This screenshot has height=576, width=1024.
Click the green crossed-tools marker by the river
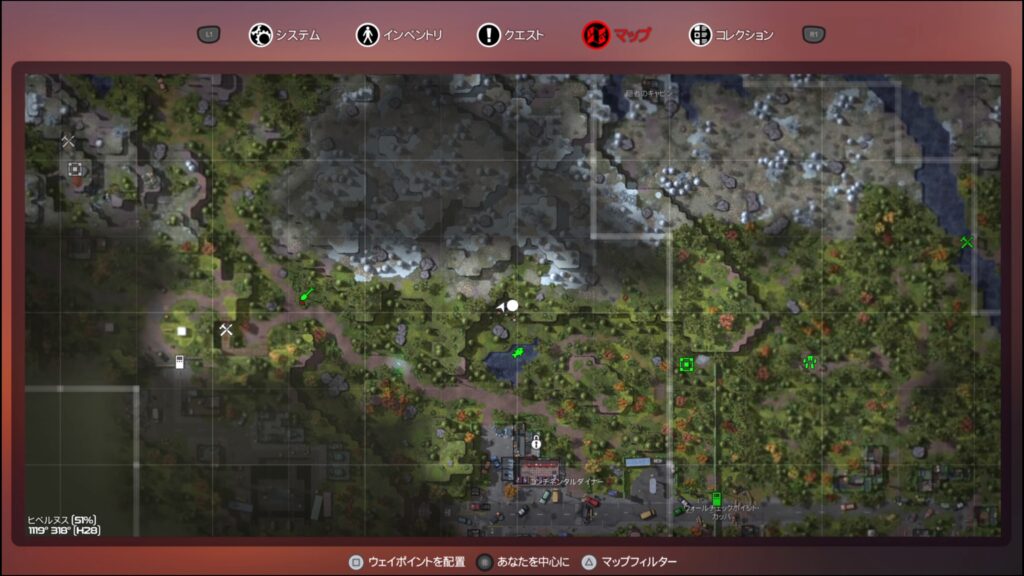coord(967,242)
